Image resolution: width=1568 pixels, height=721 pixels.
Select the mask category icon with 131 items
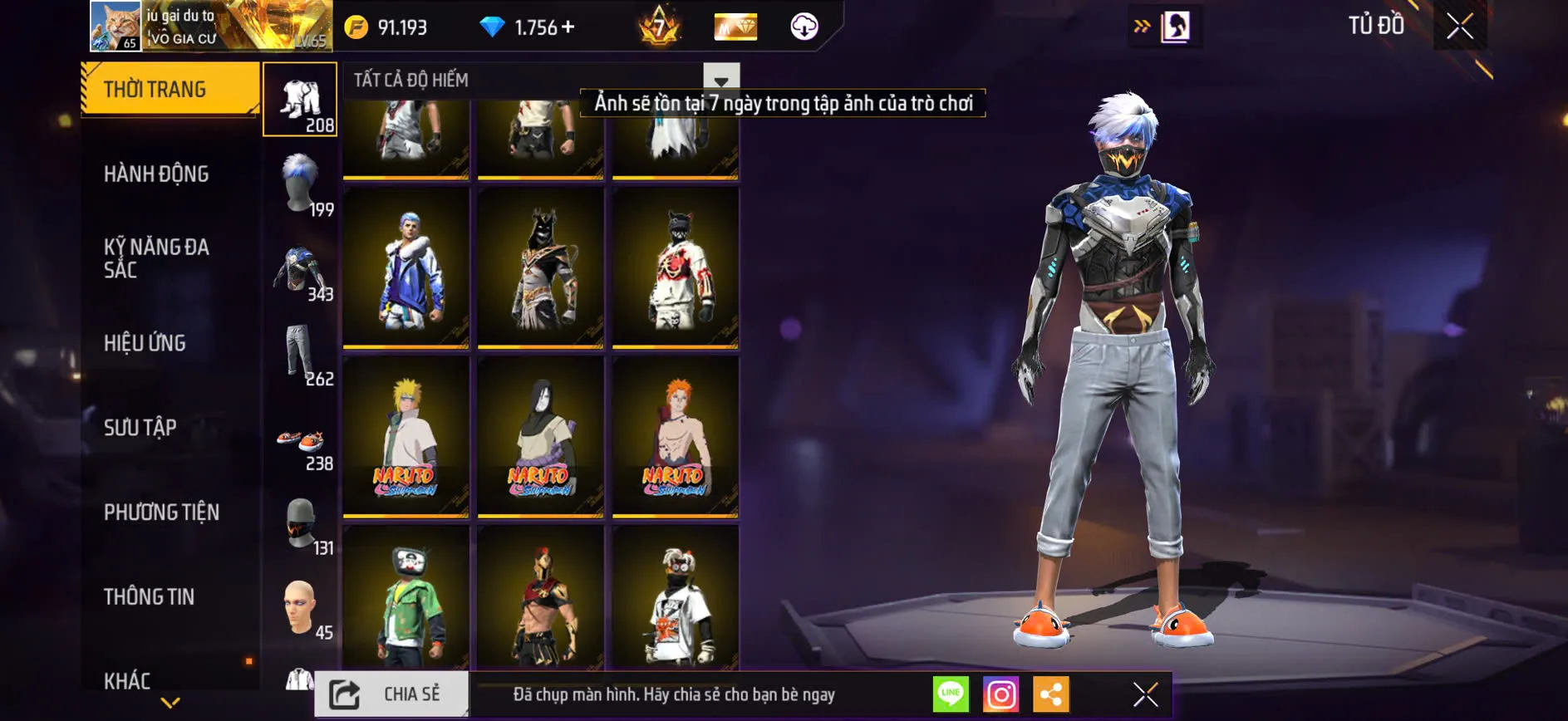point(302,523)
